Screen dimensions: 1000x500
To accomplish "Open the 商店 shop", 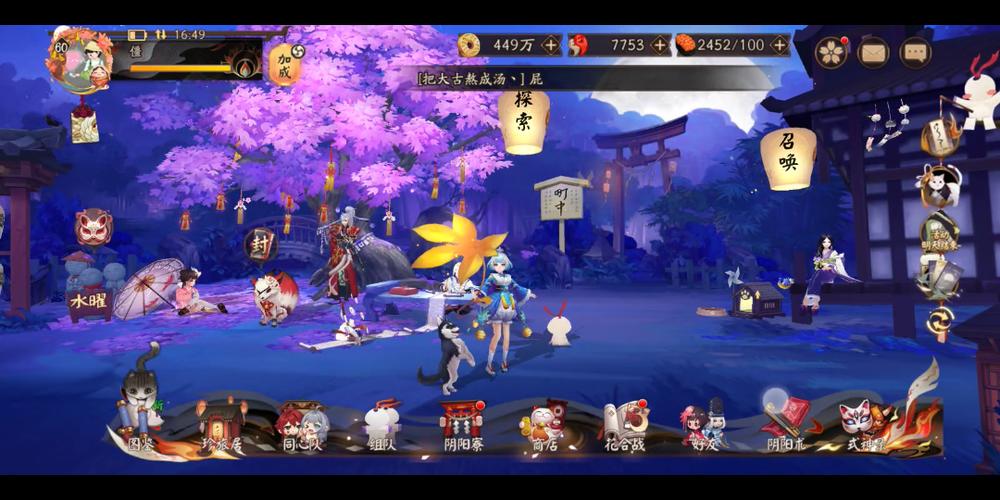I will pyautogui.click(x=544, y=427).
